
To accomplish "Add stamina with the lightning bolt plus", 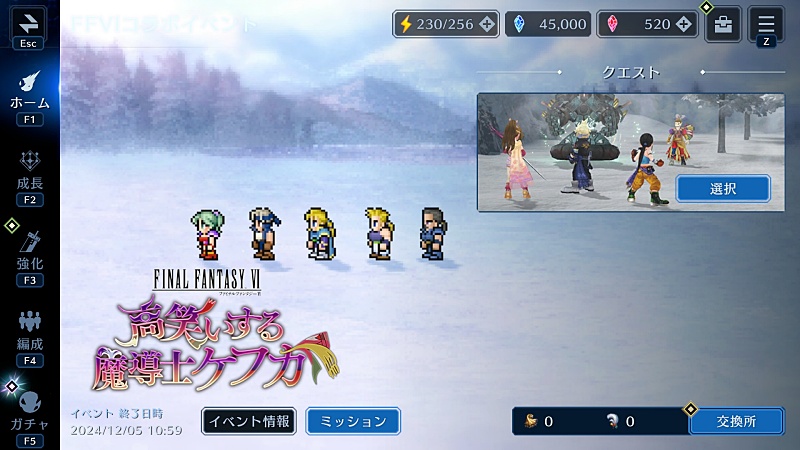I will click(486, 24).
